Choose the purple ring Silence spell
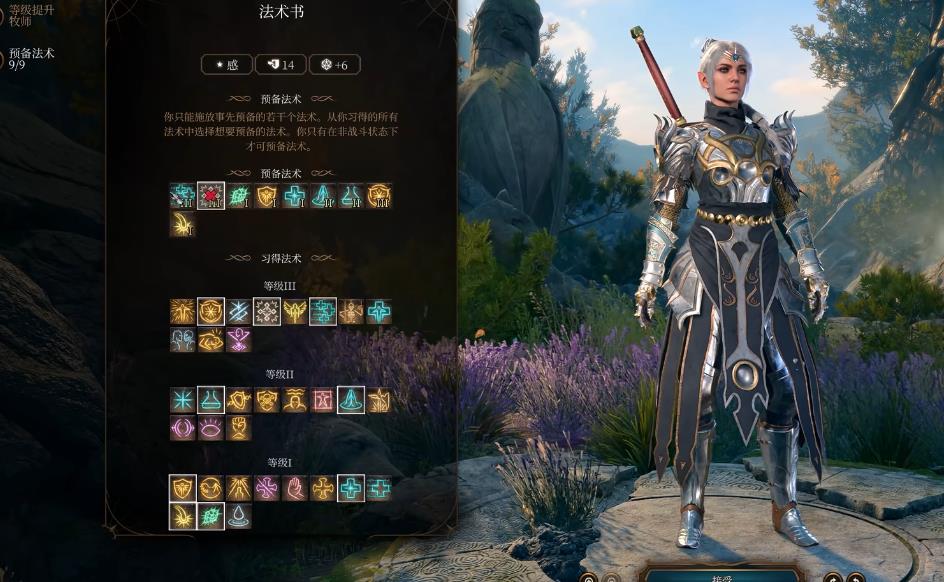This screenshot has height=582, width=944. pos(182,428)
